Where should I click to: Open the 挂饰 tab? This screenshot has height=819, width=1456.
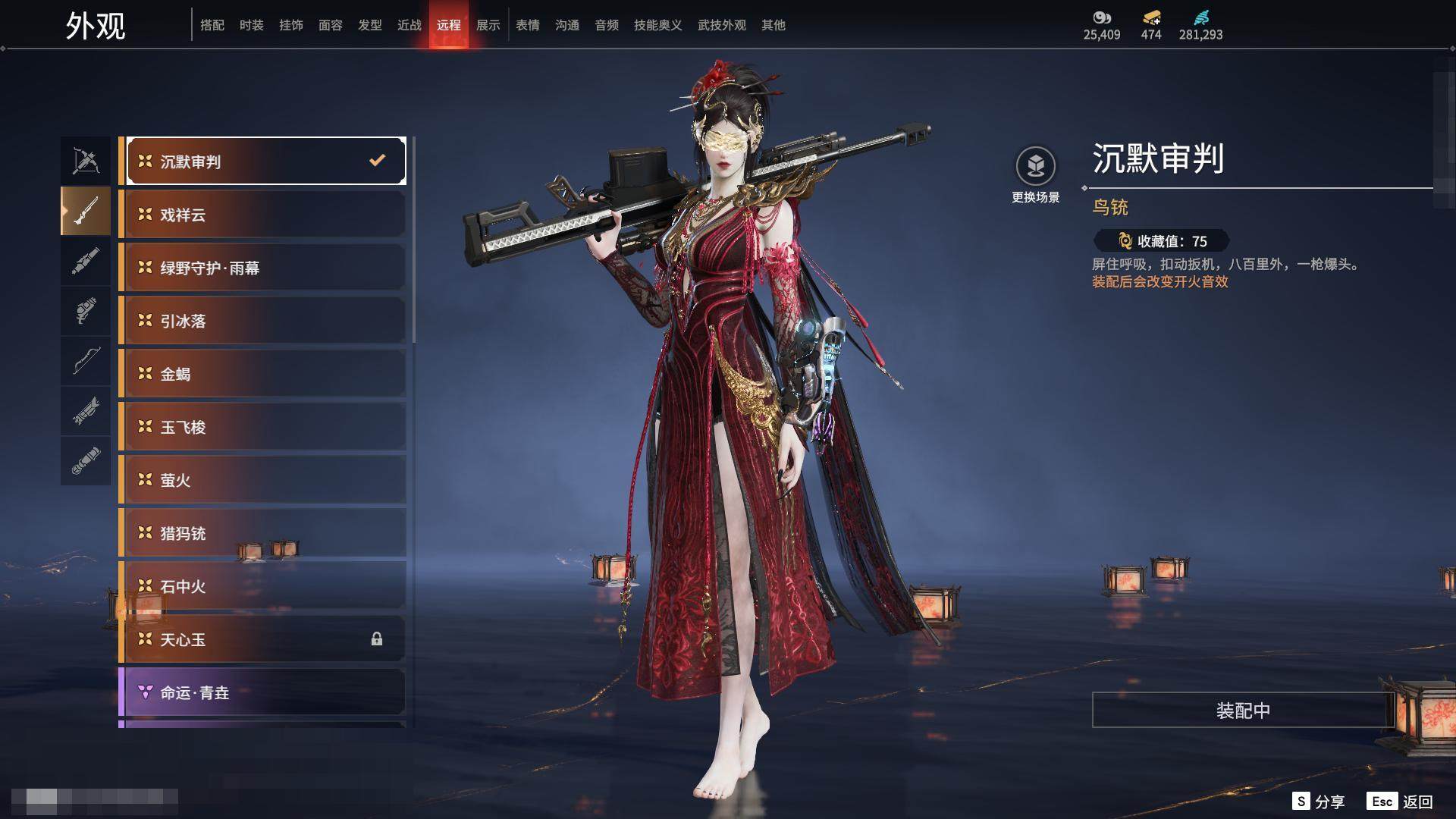tap(290, 25)
